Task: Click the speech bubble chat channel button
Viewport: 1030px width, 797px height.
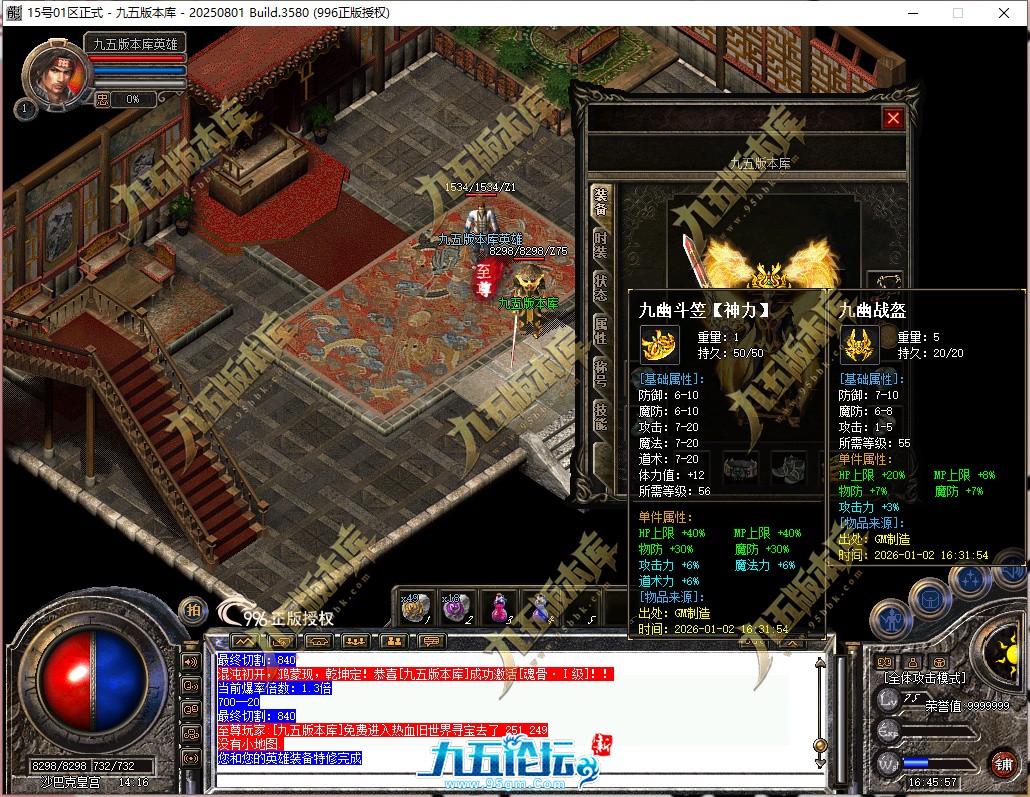Action: coord(189,686)
